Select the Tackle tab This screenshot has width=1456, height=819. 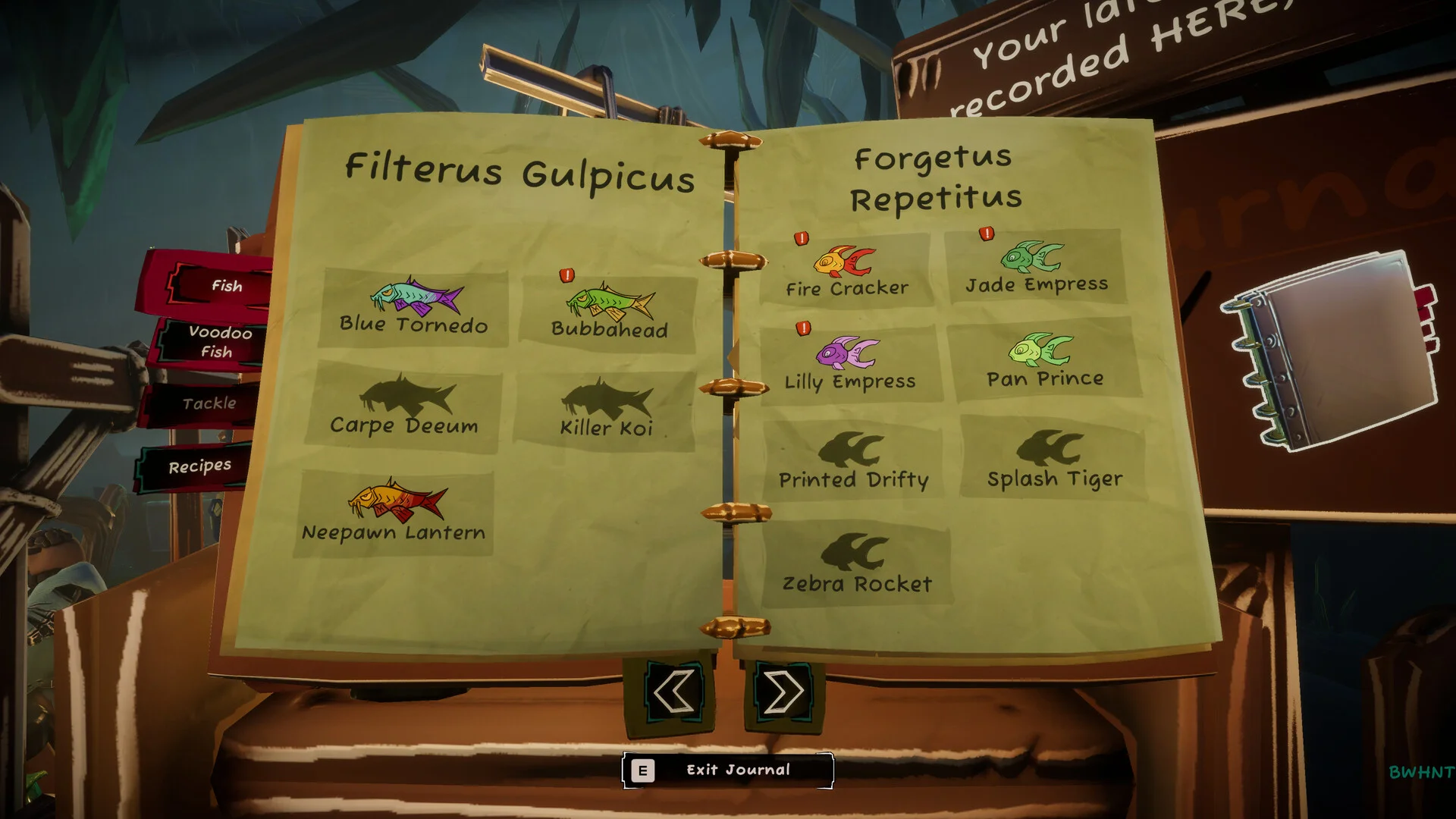[209, 403]
